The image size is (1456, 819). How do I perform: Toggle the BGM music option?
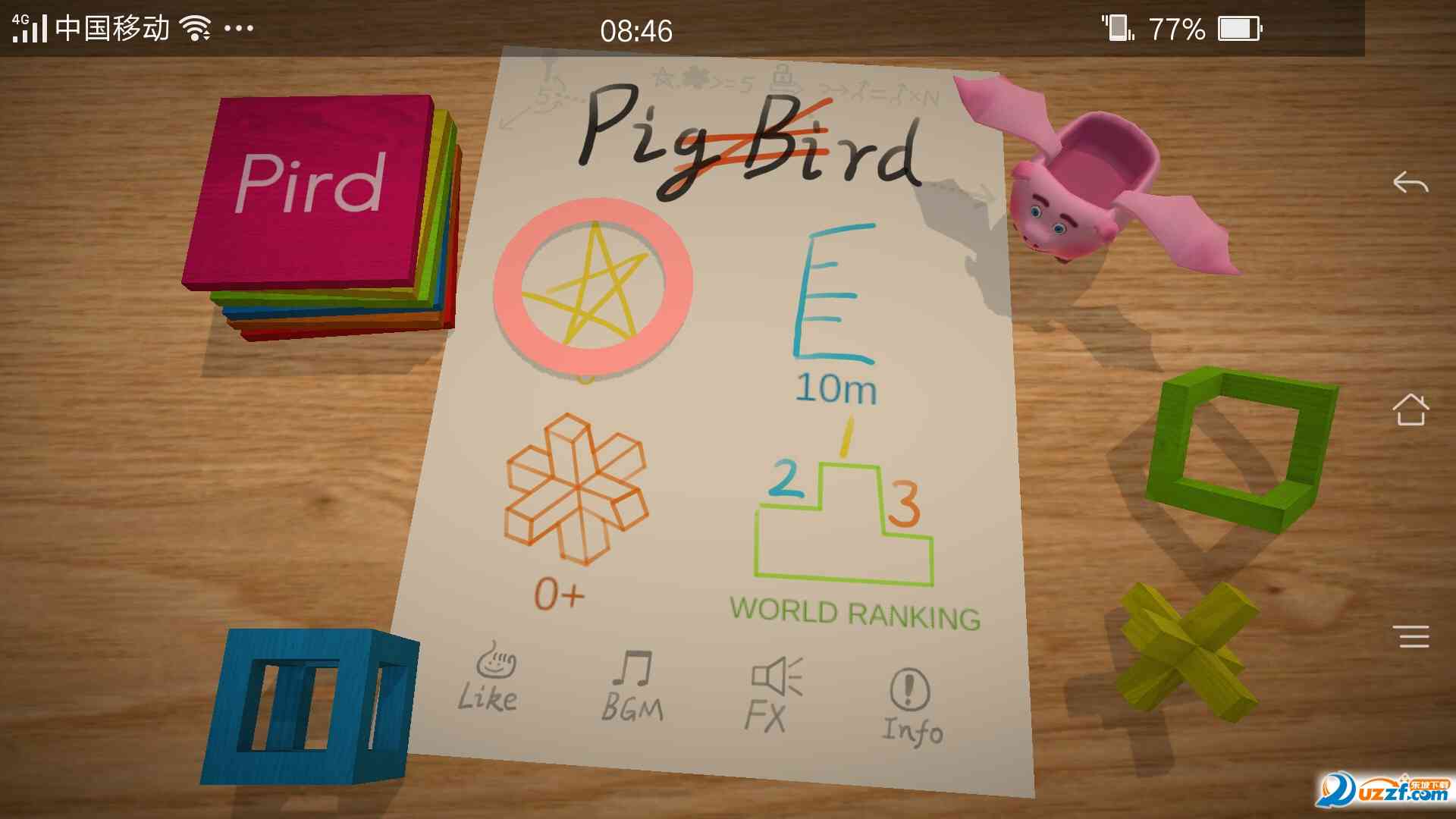click(632, 686)
